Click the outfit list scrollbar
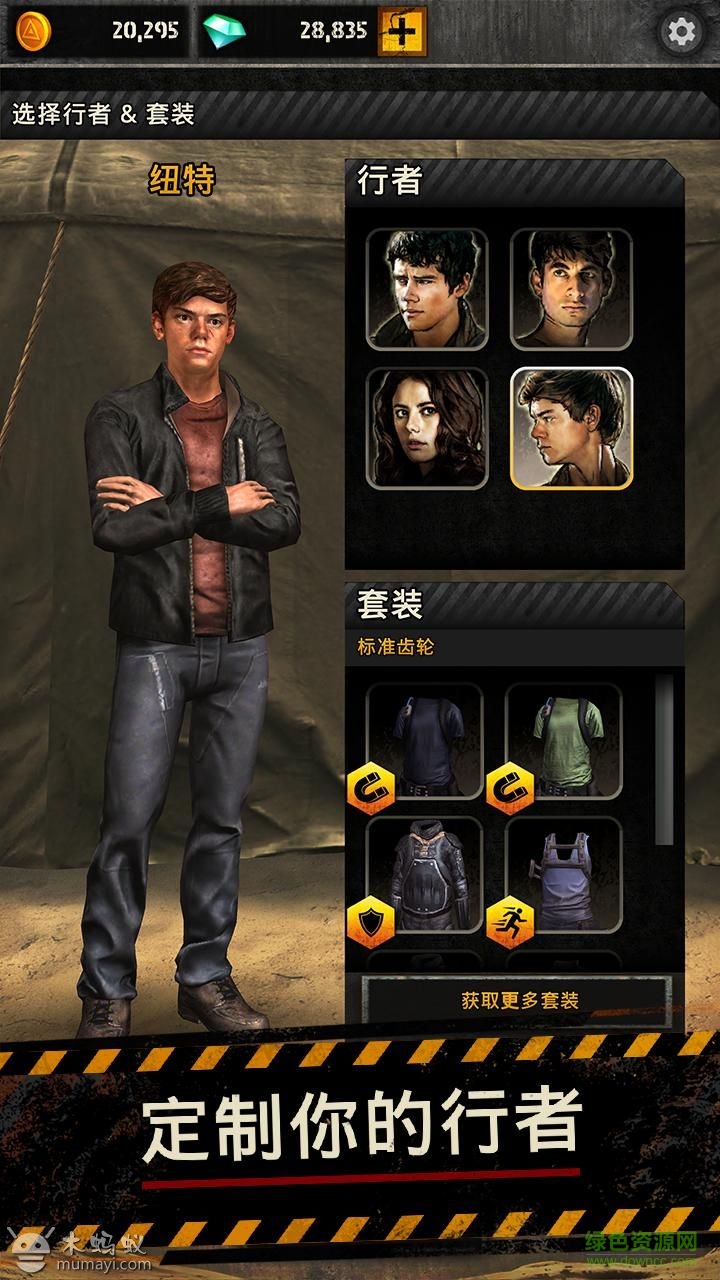This screenshot has width=720, height=1280. (x=664, y=760)
